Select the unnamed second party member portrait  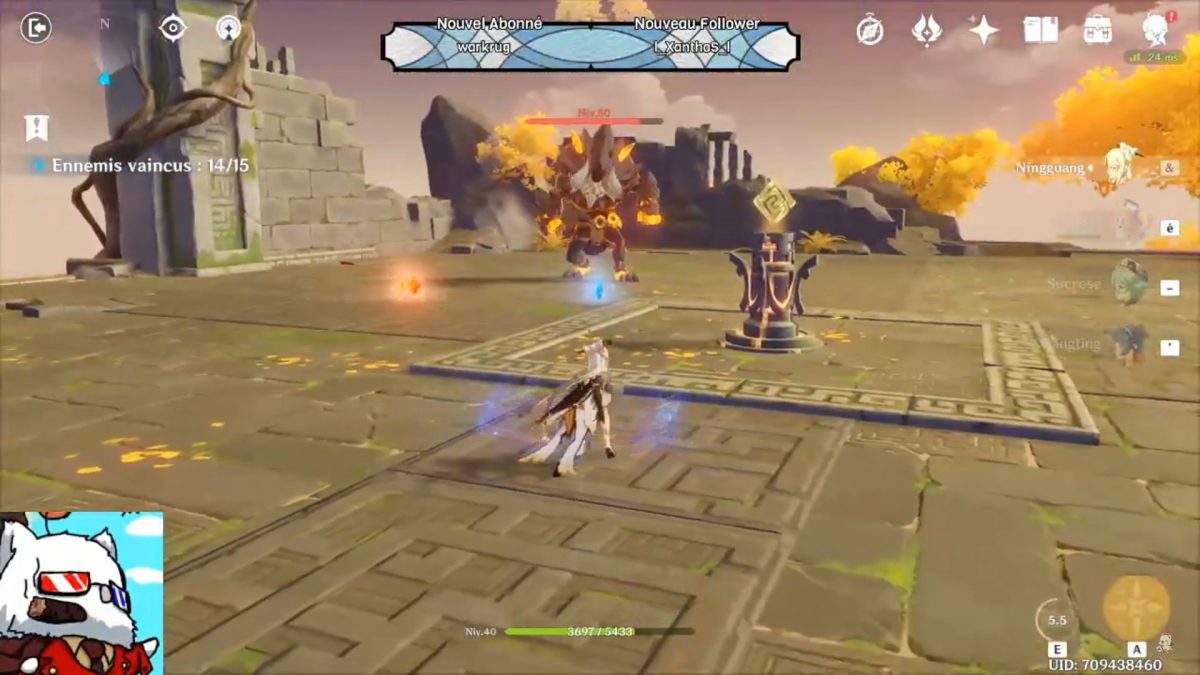1129,225
